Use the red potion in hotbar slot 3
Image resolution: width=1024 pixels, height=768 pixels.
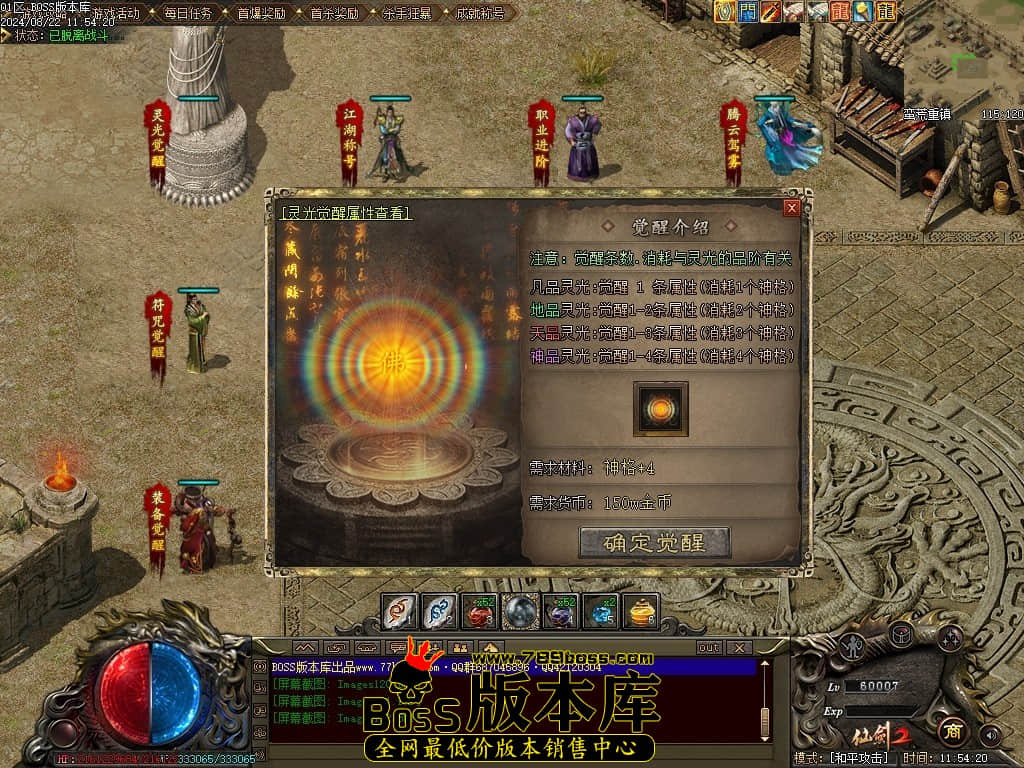(x=480, y=612)
